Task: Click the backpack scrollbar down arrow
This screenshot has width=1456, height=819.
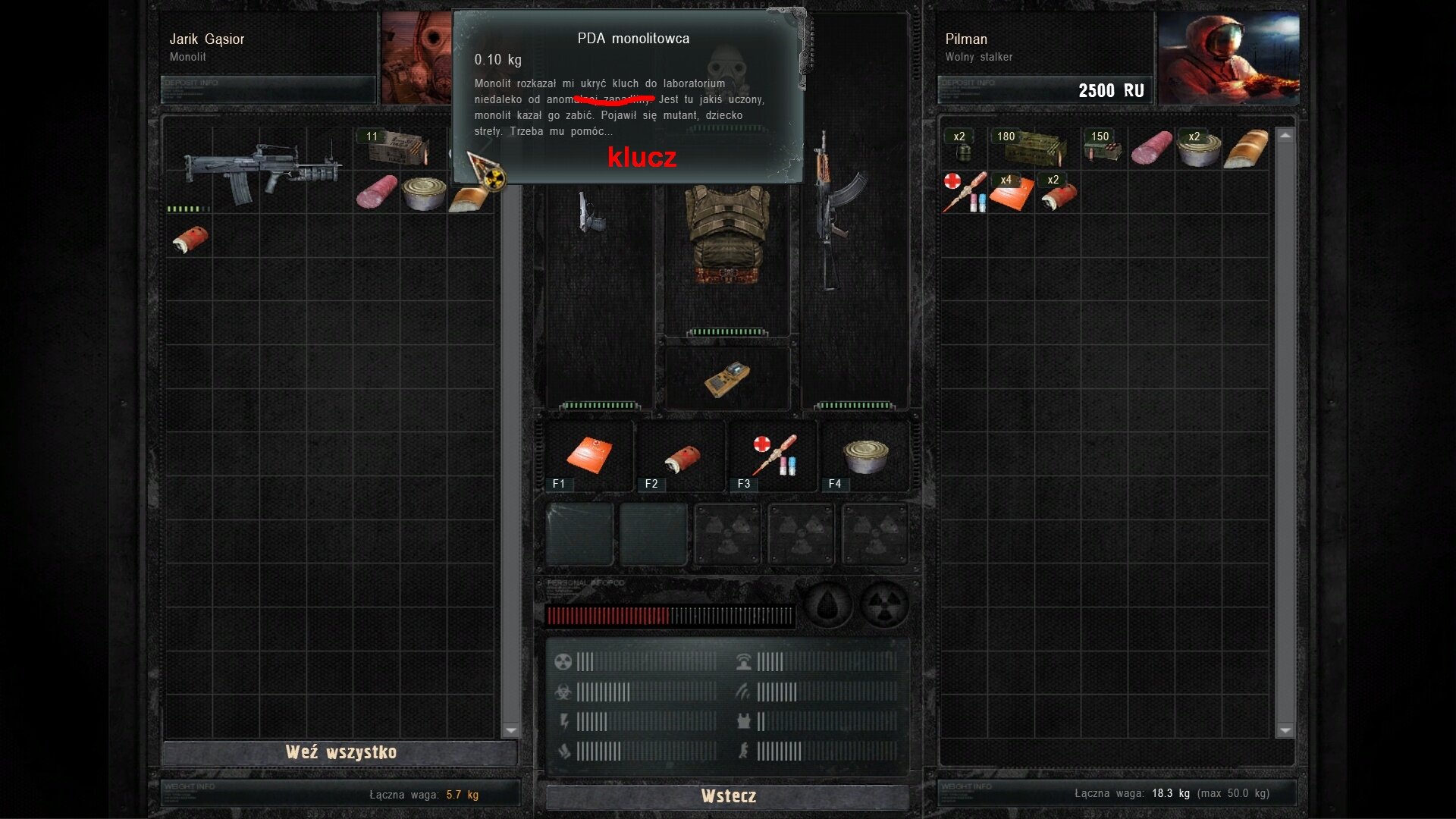Action: tap(1285, 730)
